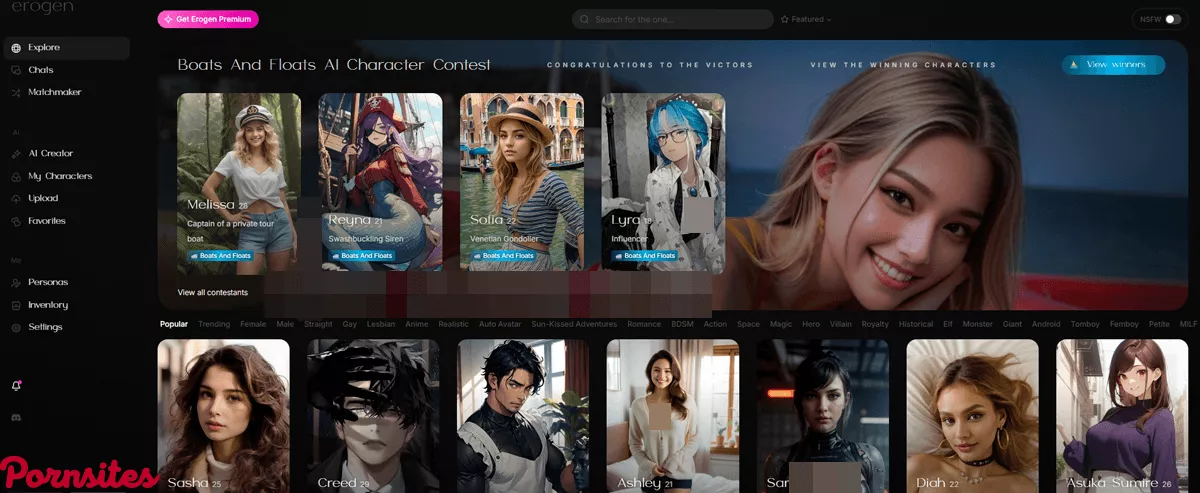
Task: Open the Featured sort dropdown
Action: pos(806,19)
